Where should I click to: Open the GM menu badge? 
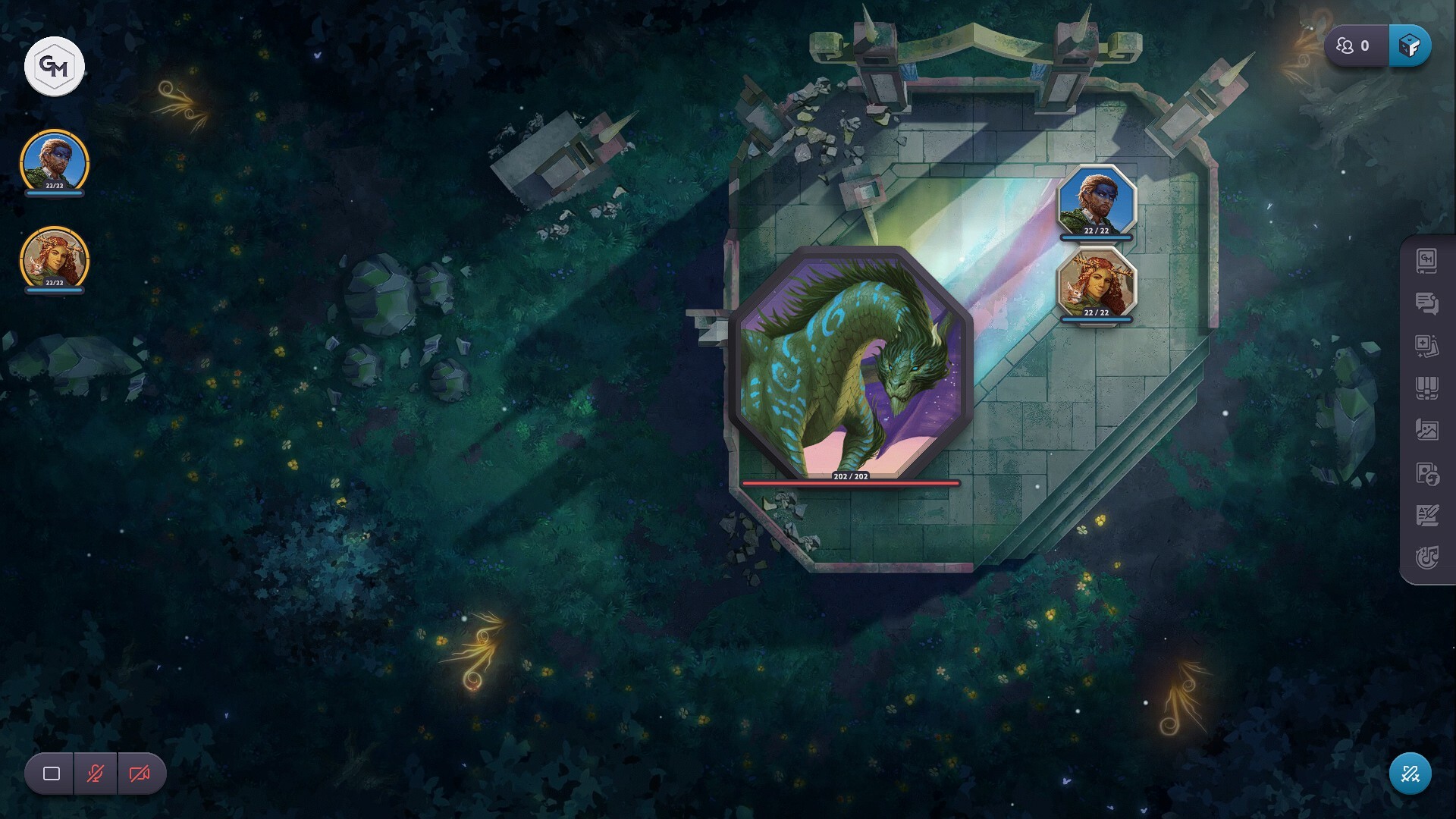click(x=54, y=67)
